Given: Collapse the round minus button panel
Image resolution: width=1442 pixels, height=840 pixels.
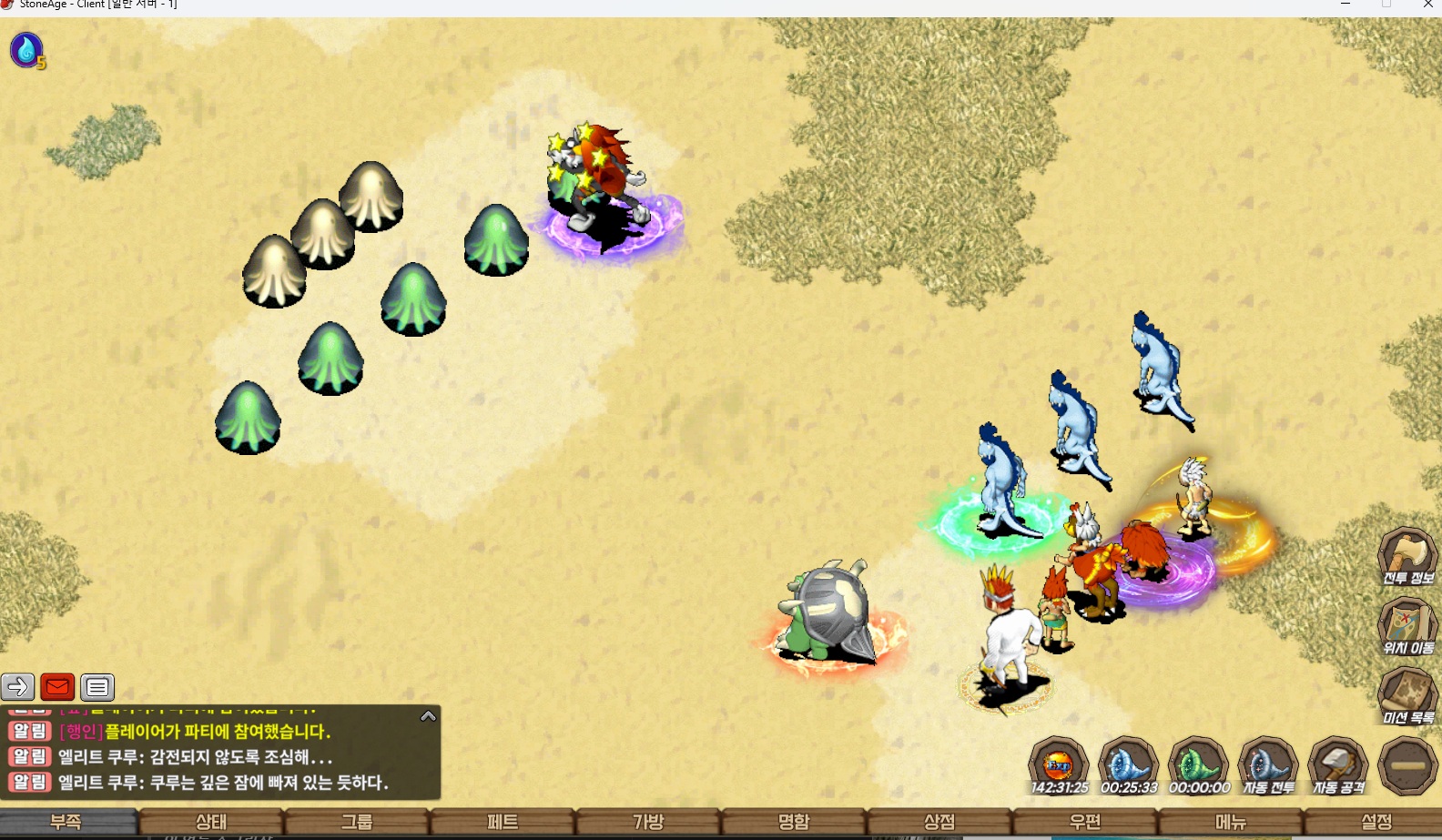Looking at the screenshot, I should point(1407,765).
